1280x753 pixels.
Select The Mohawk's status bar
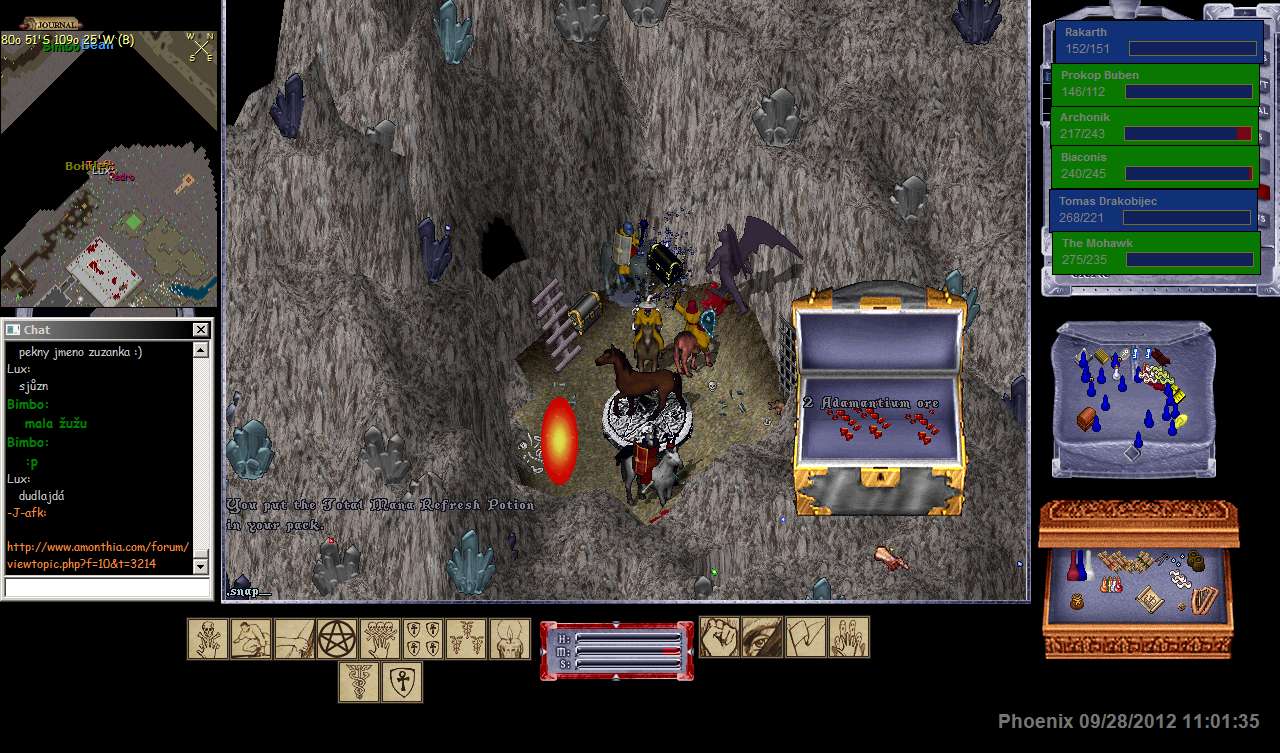(1155, 251)
